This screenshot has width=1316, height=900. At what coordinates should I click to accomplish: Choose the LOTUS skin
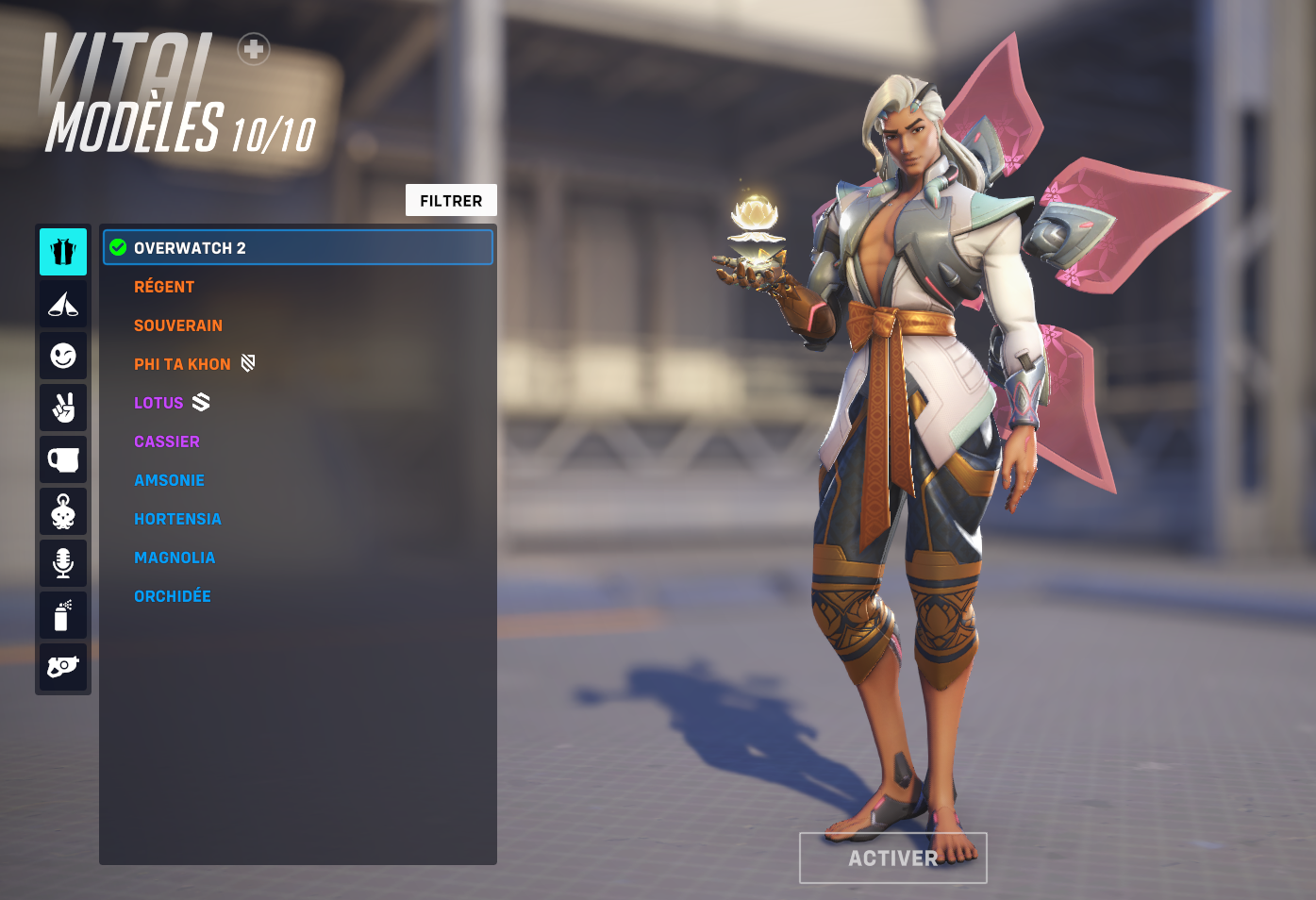point(158,402)
